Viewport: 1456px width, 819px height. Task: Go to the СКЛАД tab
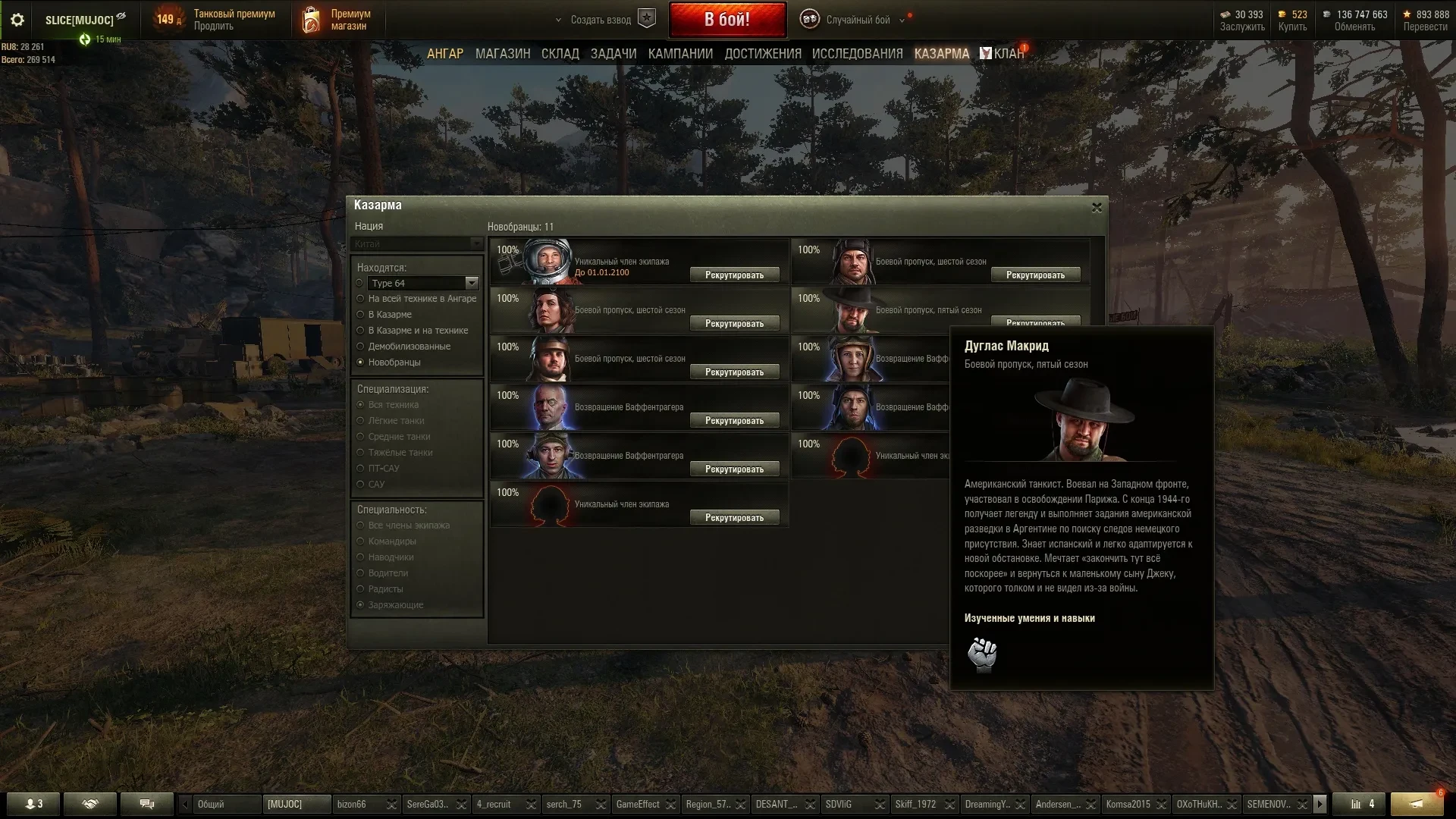(x=560, y=54)
